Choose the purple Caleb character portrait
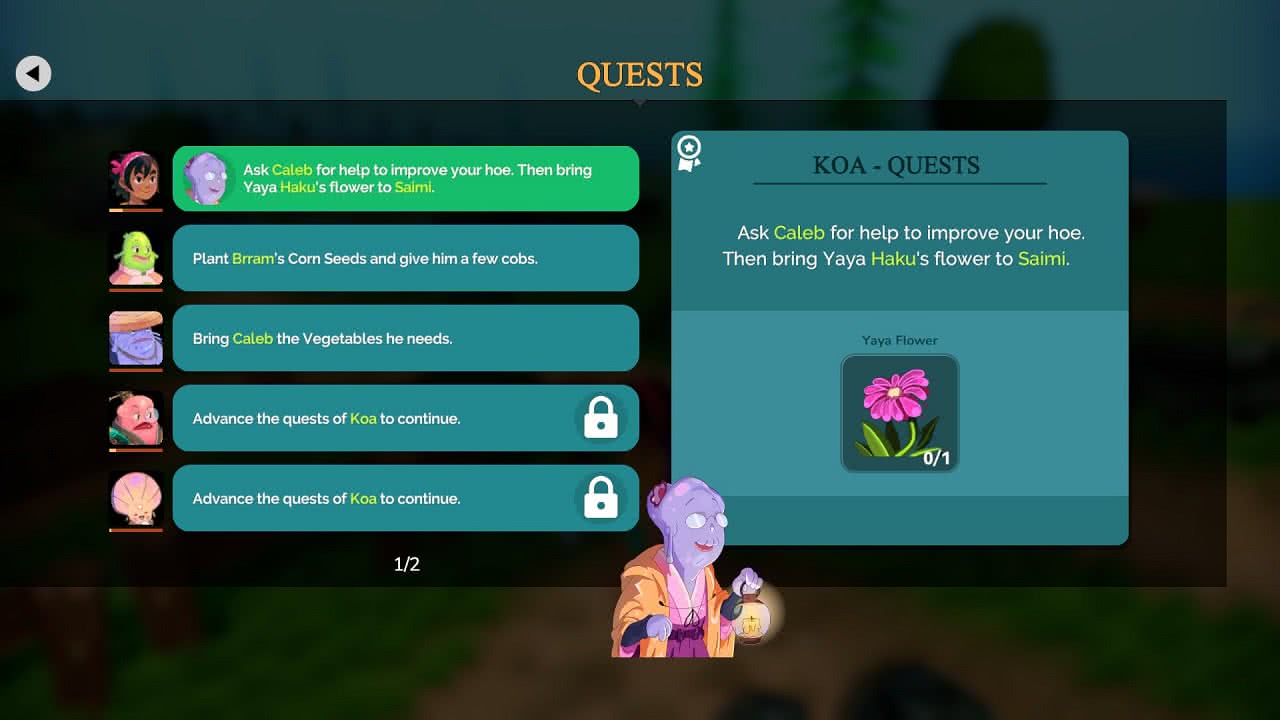This screenshot has height=720, width=1280. [x=136, y=338]
